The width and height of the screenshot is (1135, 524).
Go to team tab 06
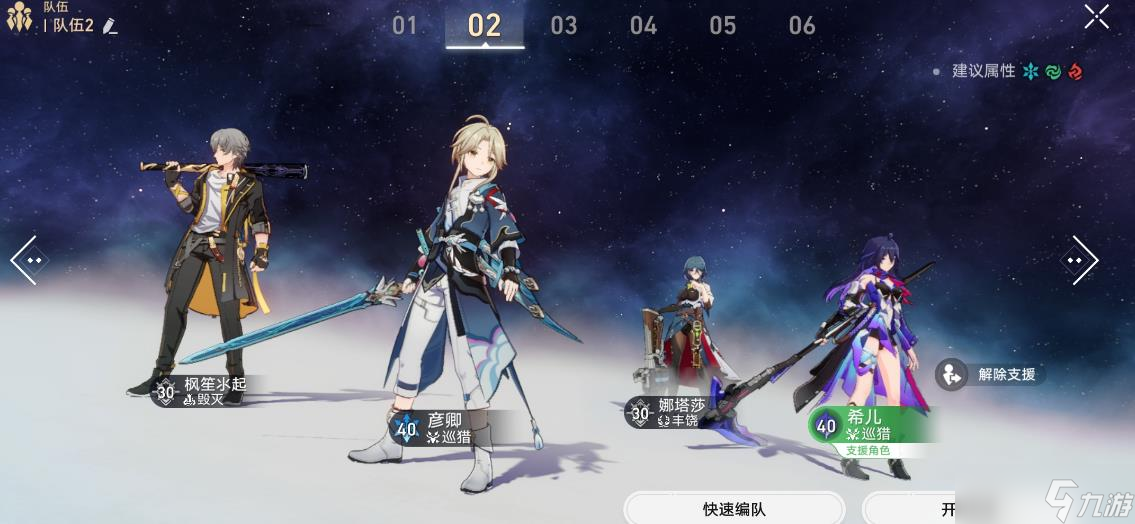802,25
